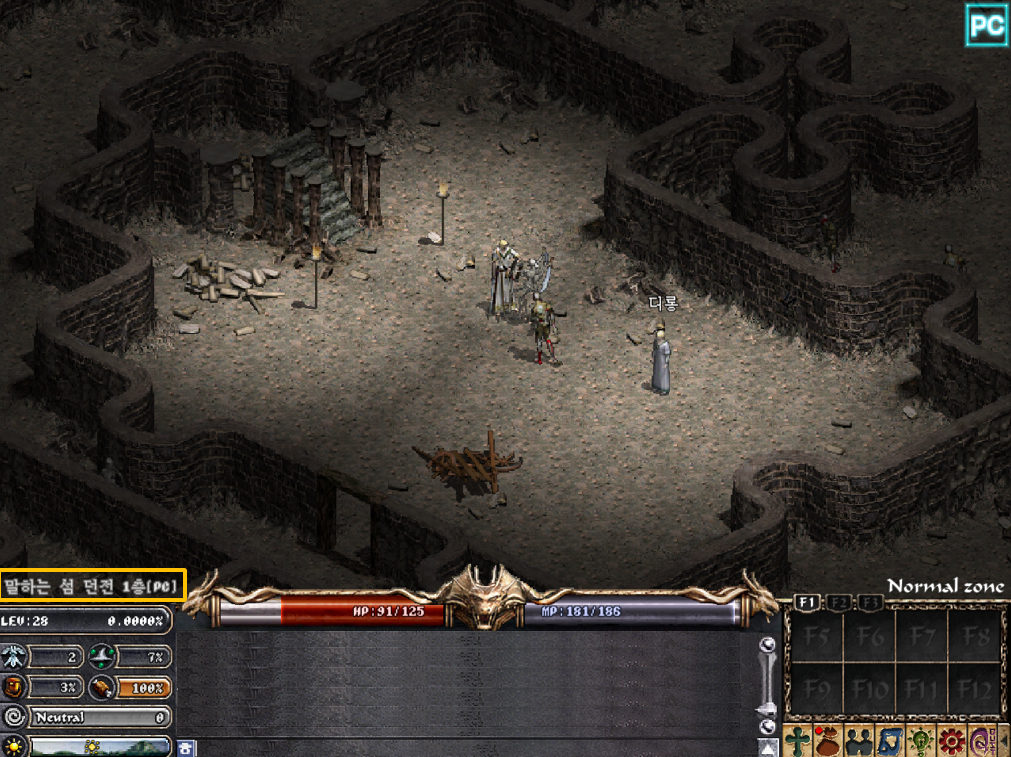Switch to the F1 hotkey tab
This screenshot has height=757, width=1011.
[807, 603]
